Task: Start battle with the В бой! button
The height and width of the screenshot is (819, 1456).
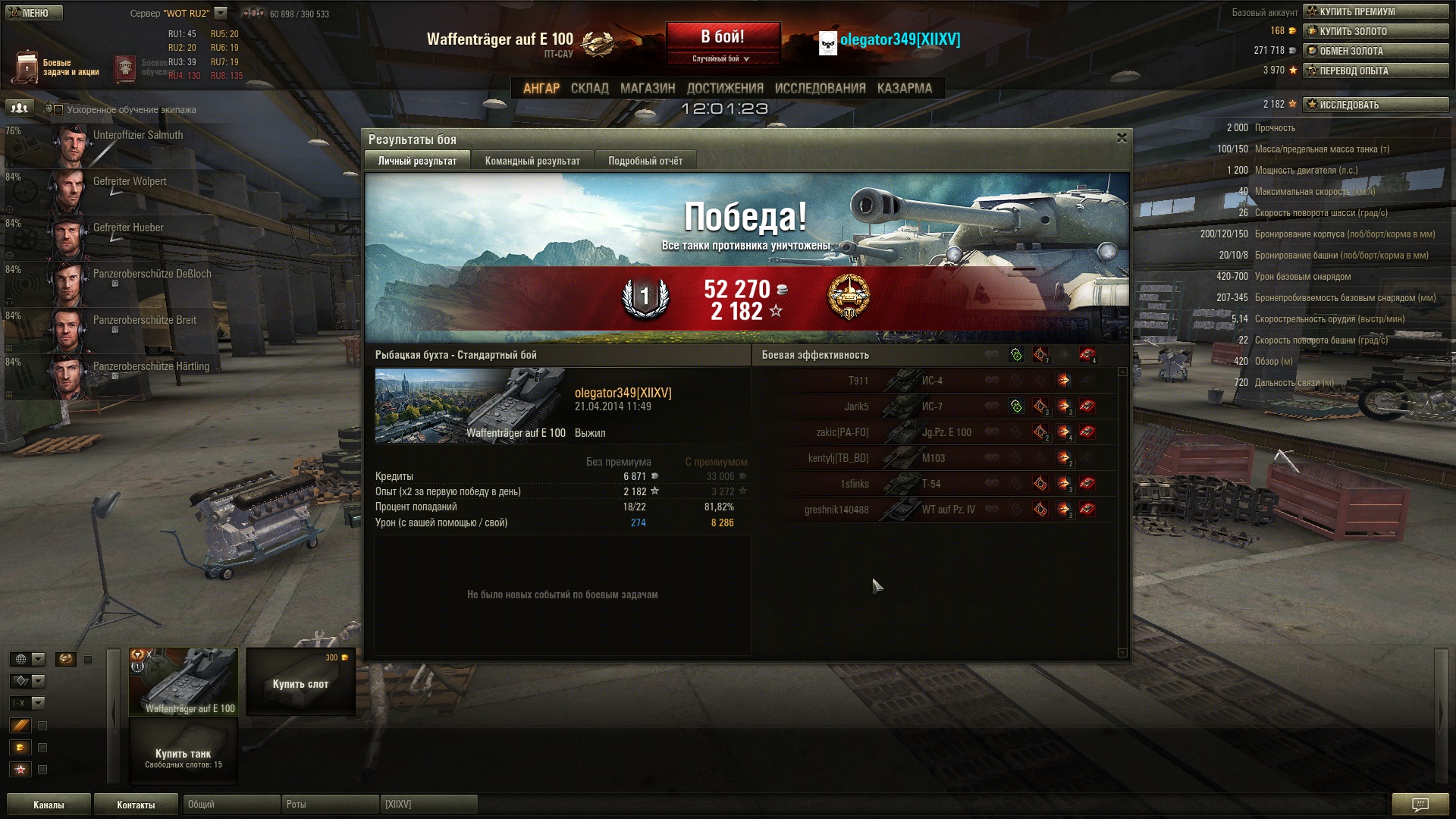Action: tap(723, 37)
